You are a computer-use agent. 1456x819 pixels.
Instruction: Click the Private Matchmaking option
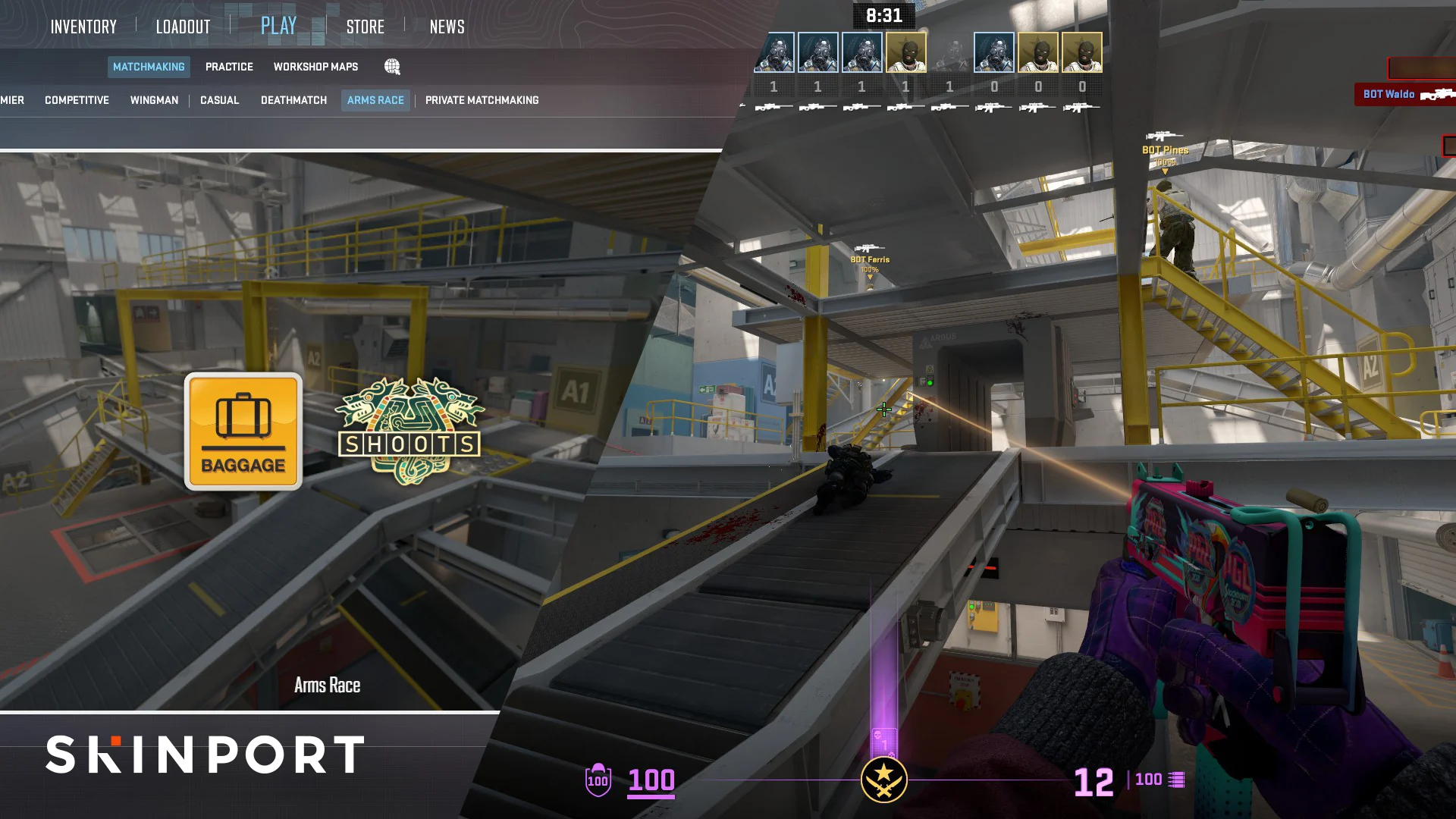click(x=483, y=99)
